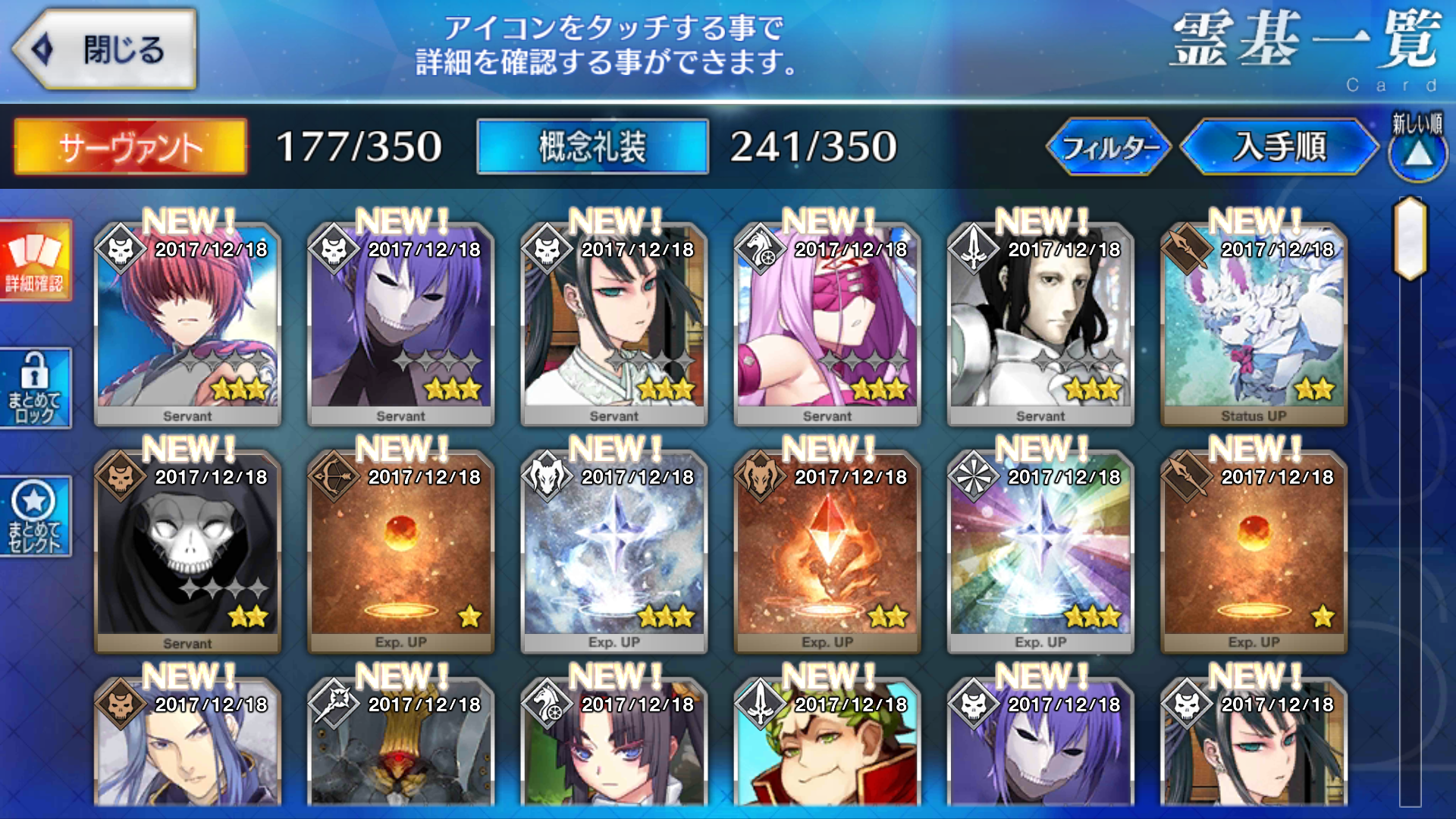Close the card list with 閉じる
Viewport: 1456px width, 819px height.
click(106, 50)
